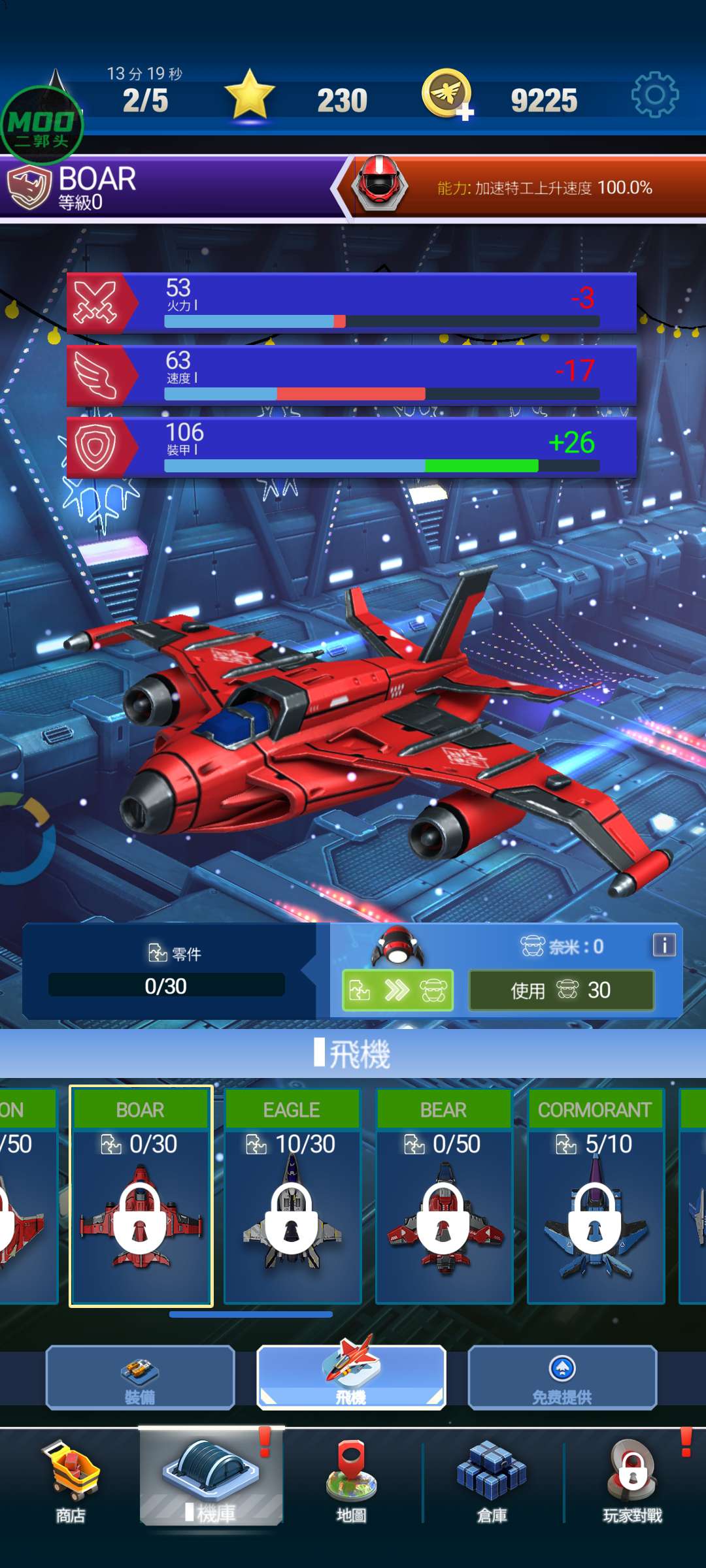Tap the gold star currency icon
Viewport: 706px width, 1568px height.
250,95
